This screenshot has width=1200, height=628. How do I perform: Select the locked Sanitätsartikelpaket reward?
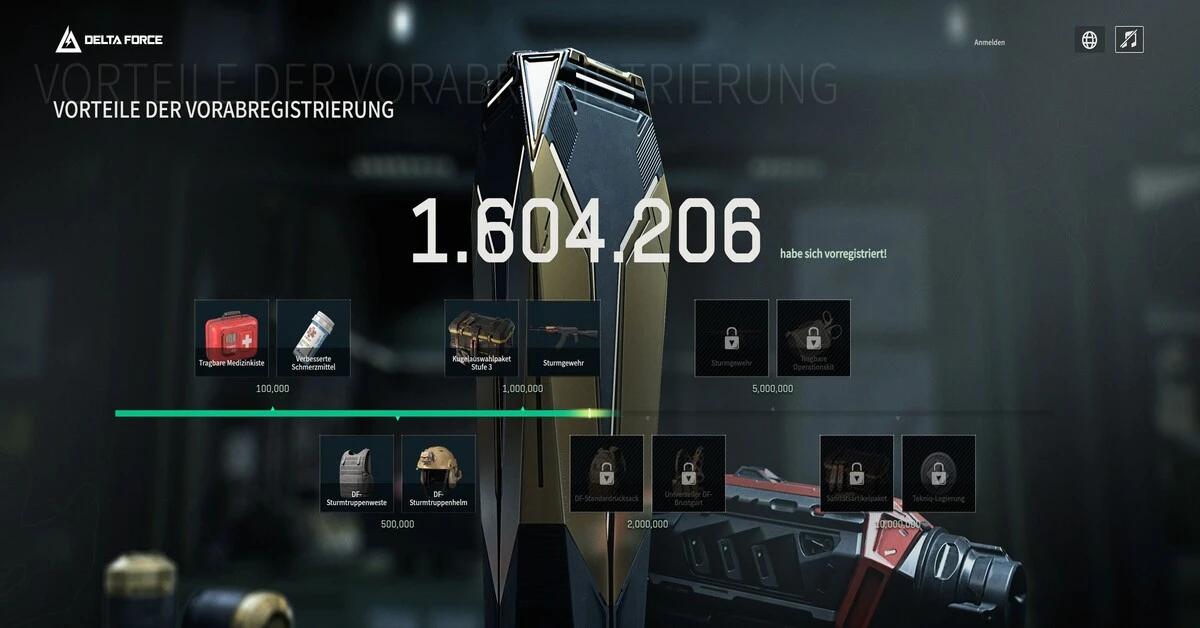[857, 473]
